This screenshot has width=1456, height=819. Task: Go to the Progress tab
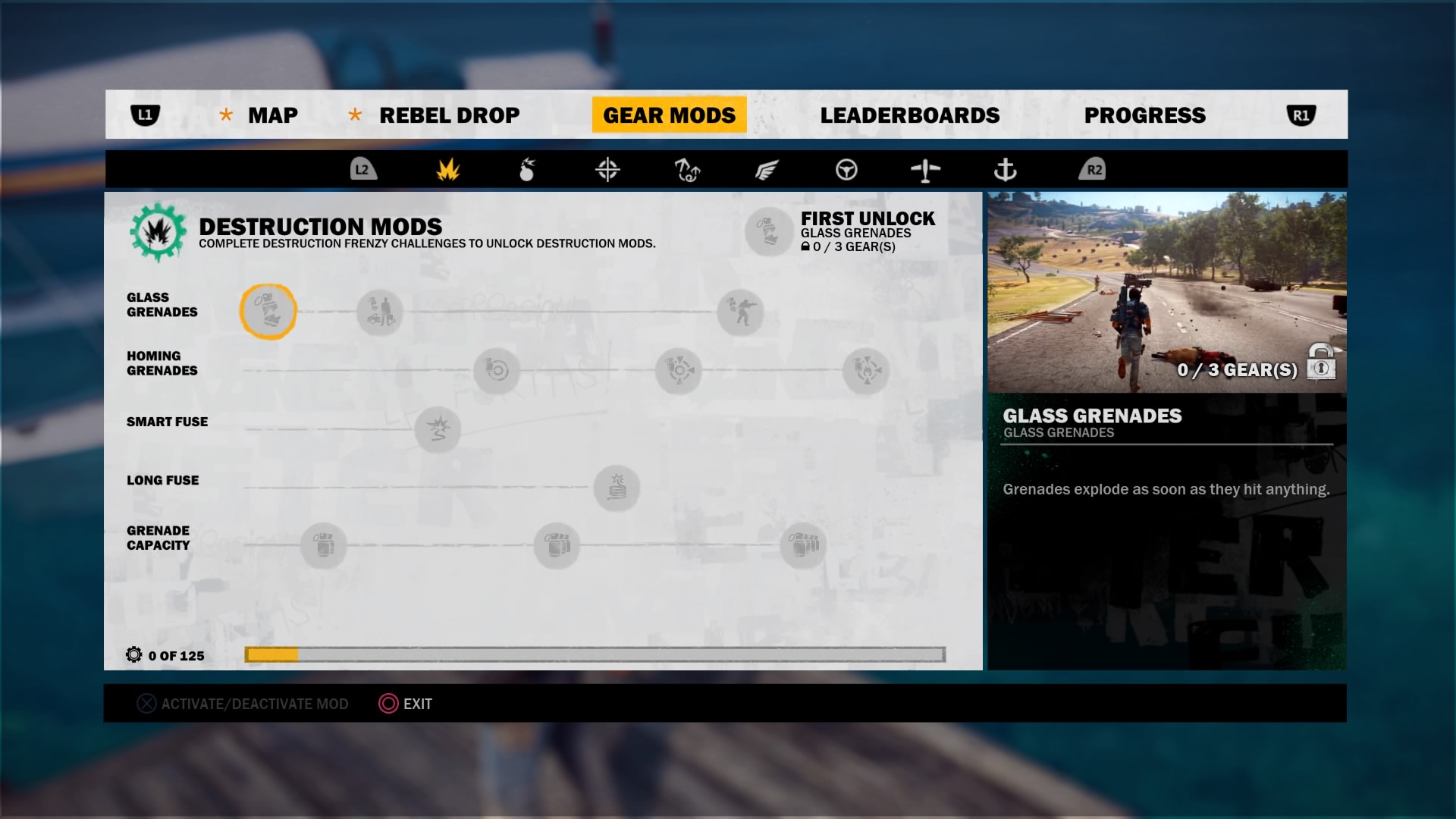[x=1144, y=115]
